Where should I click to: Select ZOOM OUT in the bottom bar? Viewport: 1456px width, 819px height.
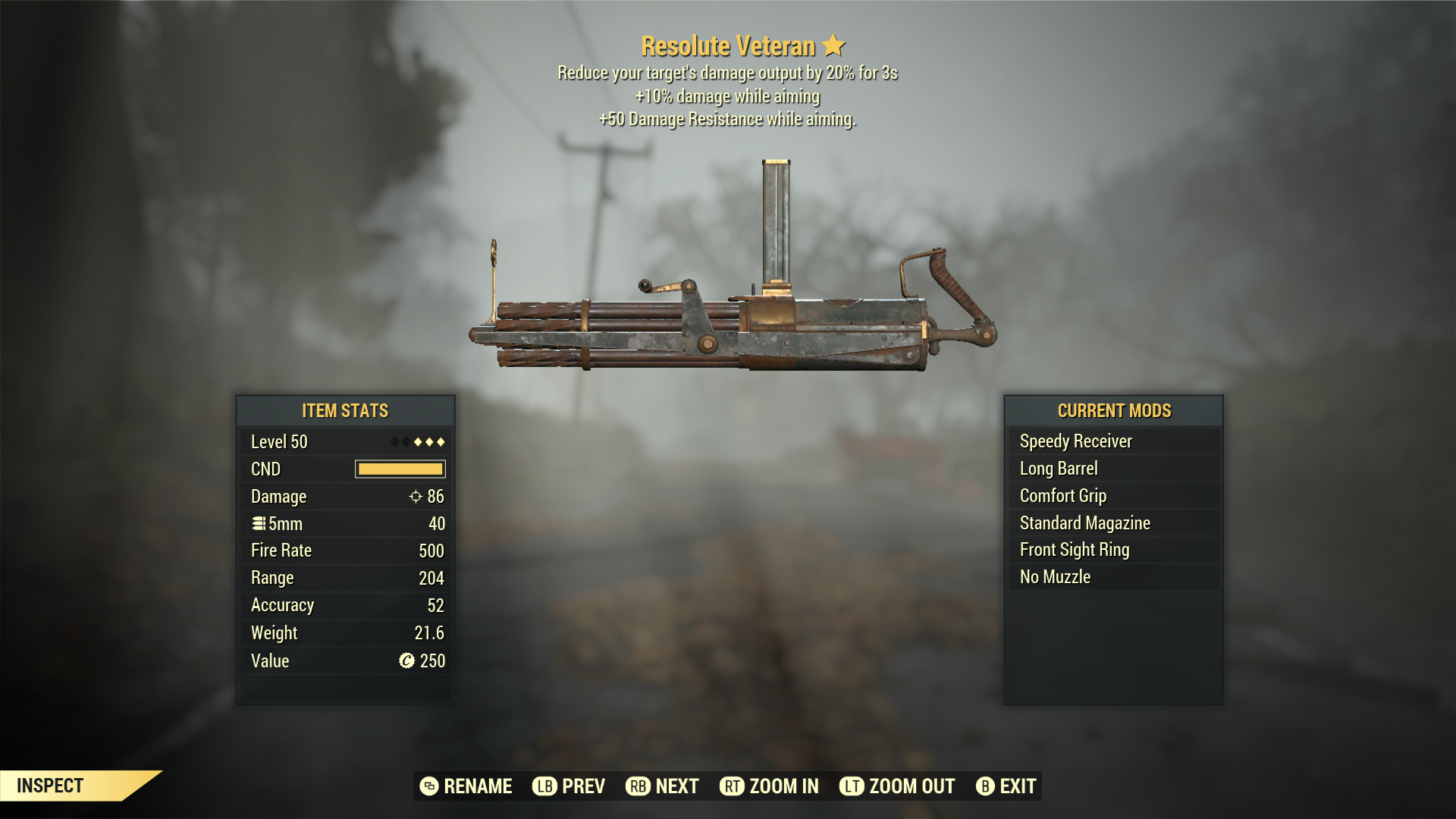[897, 786]
